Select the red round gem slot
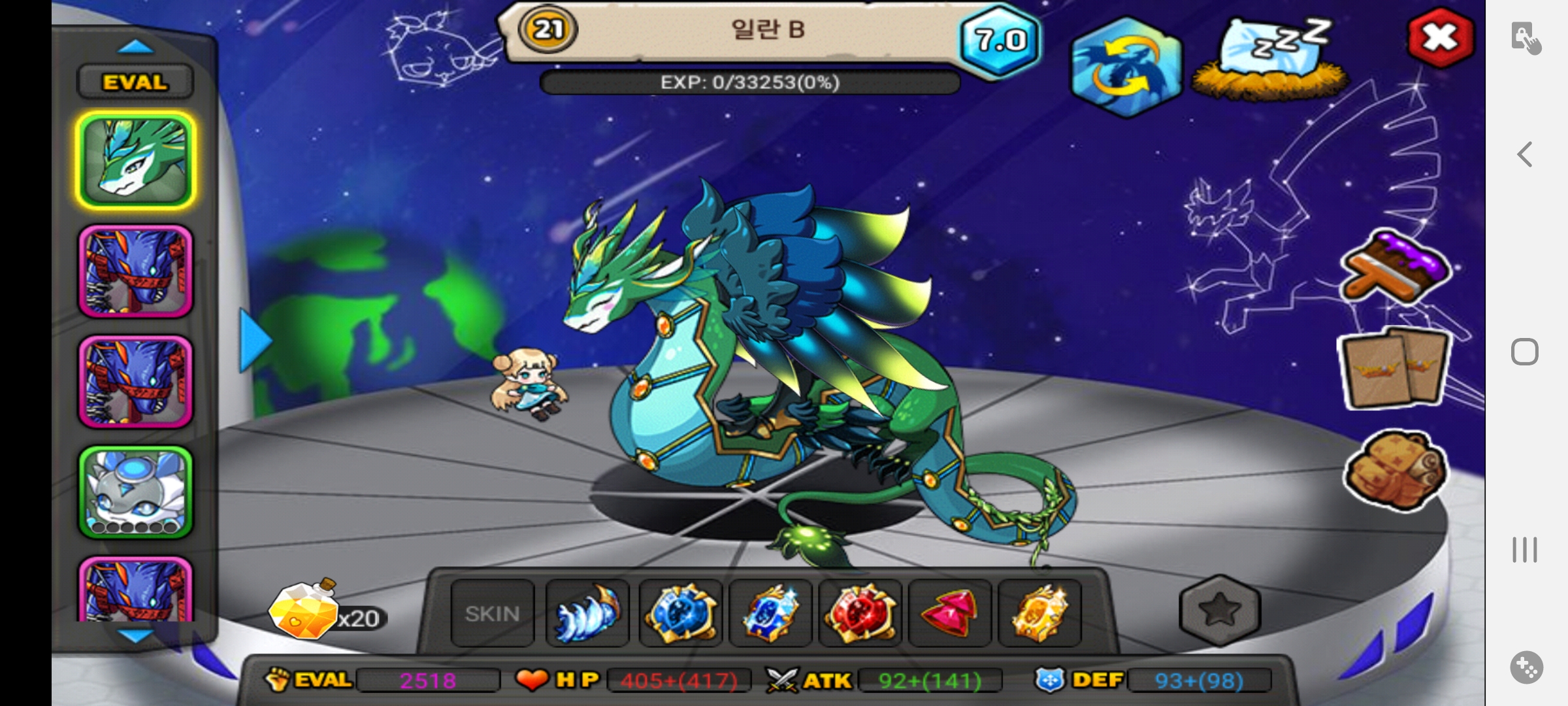Image resolution: width=1568 pixels, height=706 pixels. (x=860, y=613)
